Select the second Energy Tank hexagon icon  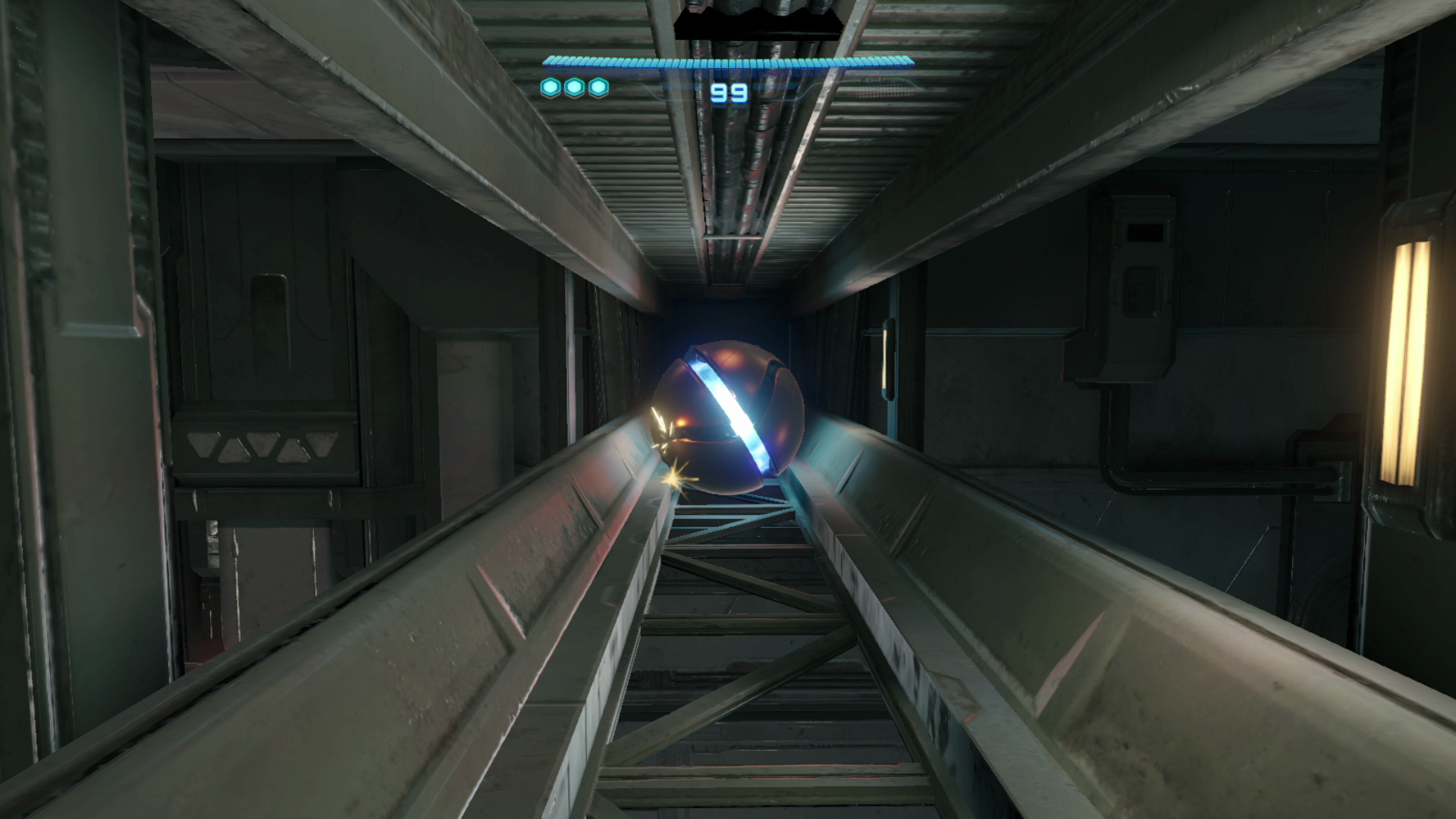[574, 87]
